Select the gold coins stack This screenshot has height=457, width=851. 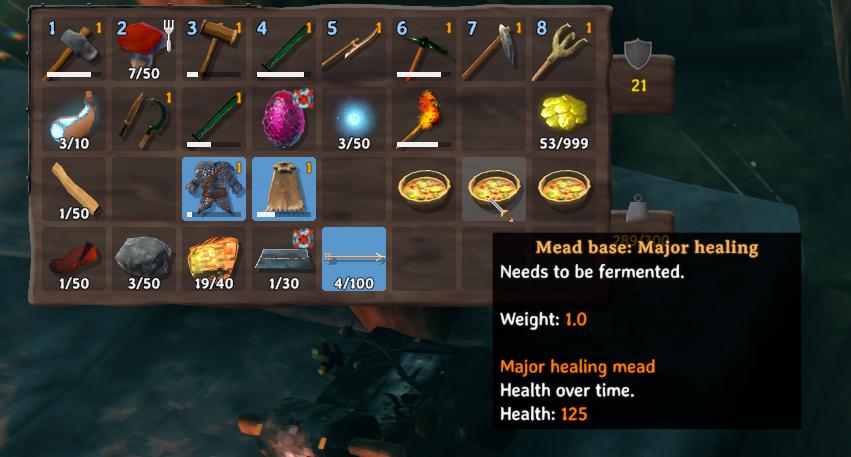564,119
